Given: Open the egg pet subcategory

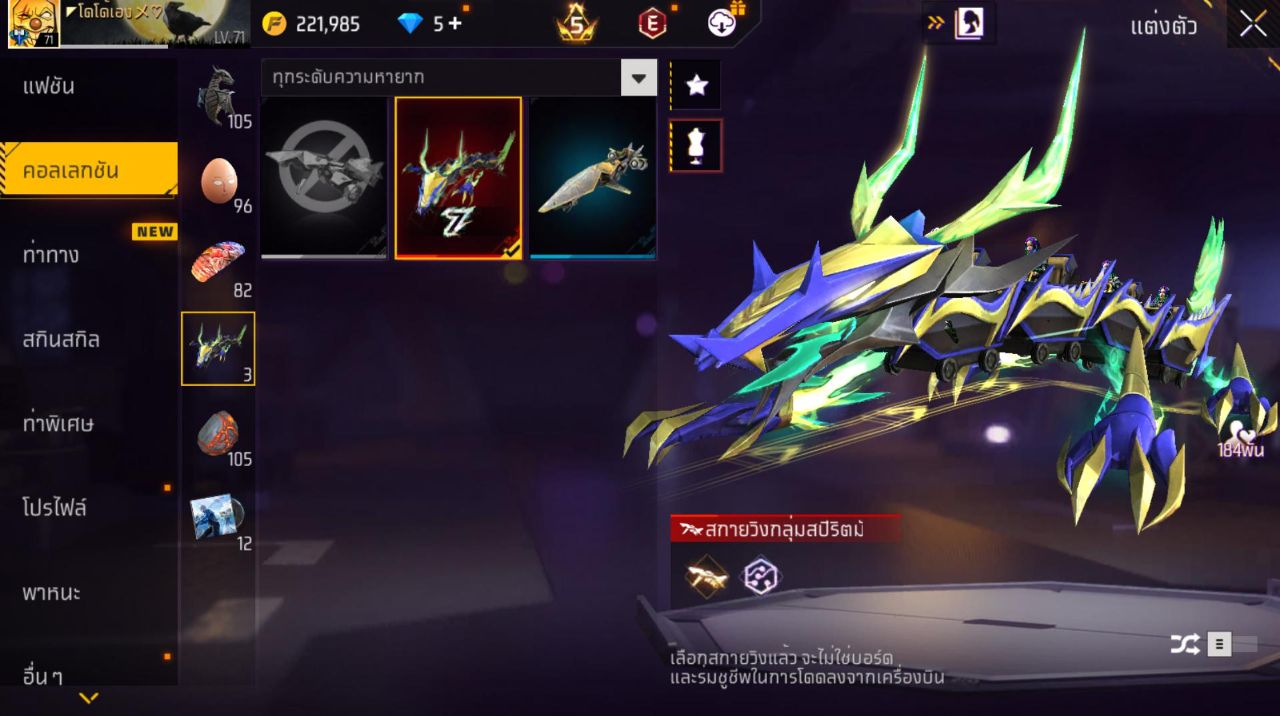Looking at the screenshot, I should pyautogui.click(x=218, y=181).
